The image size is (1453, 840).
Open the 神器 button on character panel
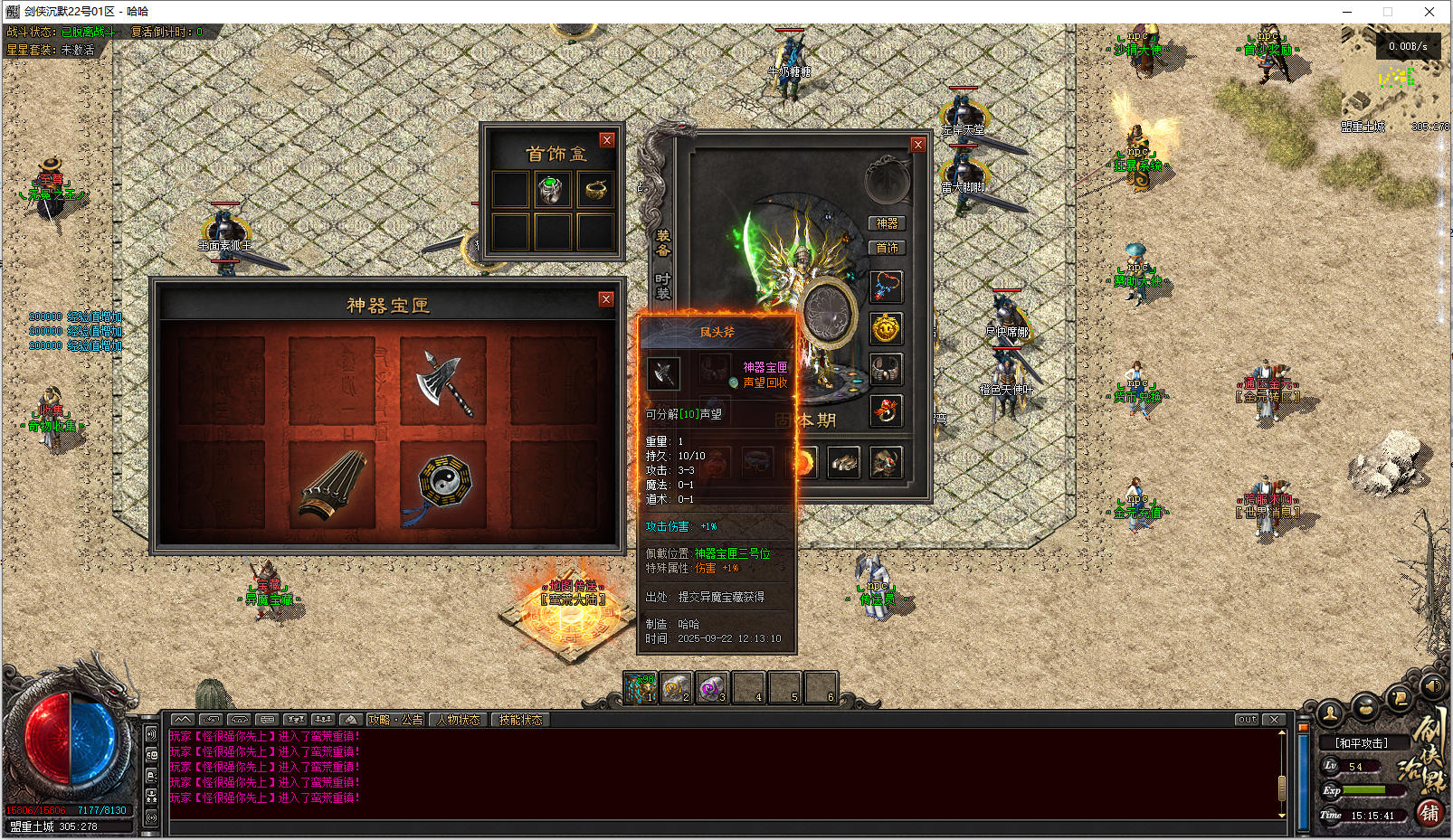887,223
